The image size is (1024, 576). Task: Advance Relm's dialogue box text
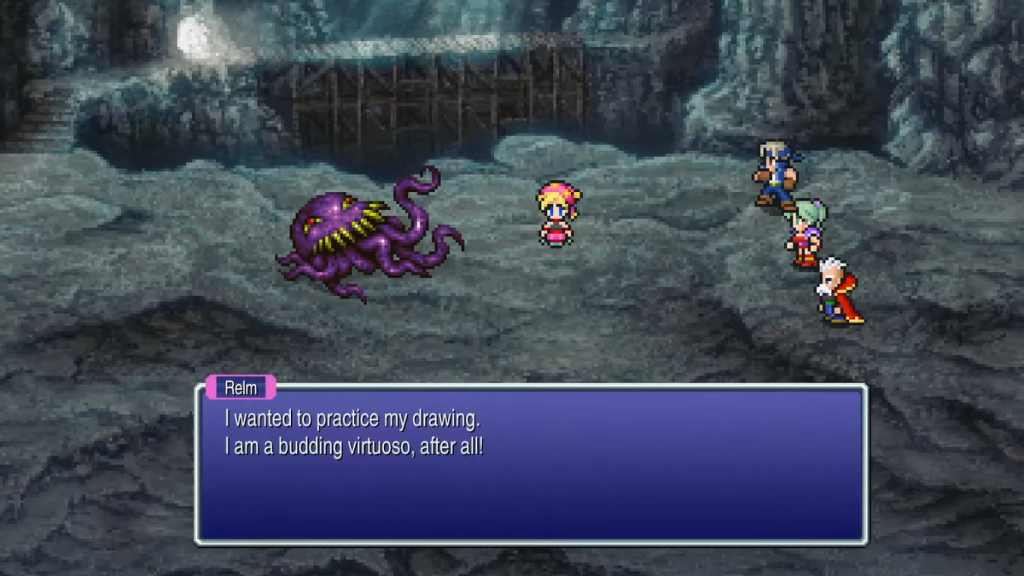(x=531, y=464)
